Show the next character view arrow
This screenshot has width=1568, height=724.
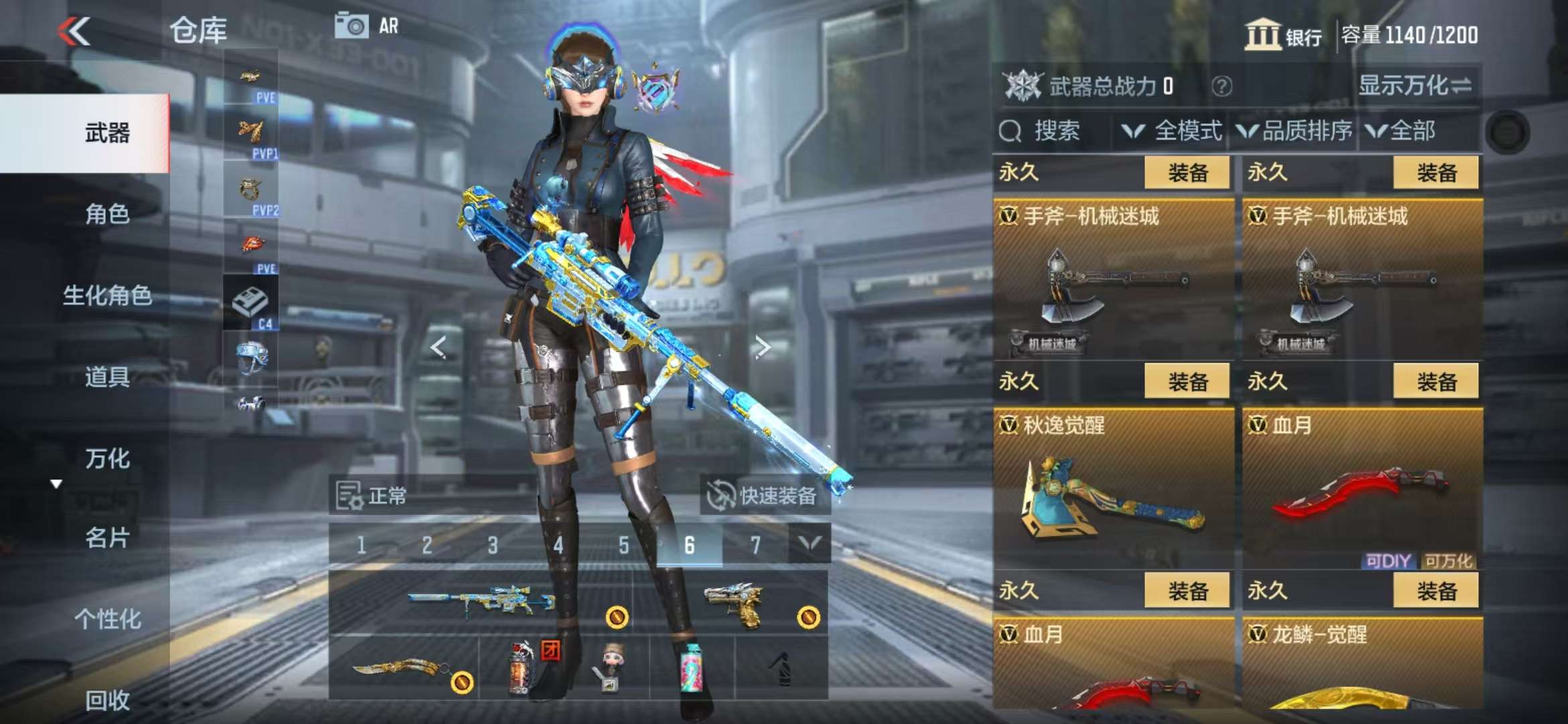pos(763,347)
